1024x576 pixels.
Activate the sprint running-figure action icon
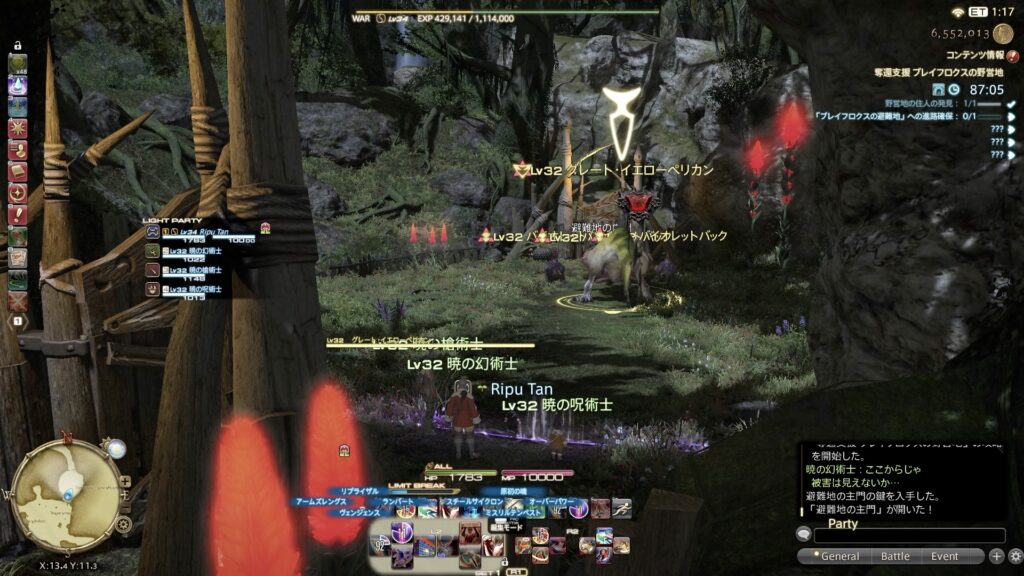pos(621,507)
